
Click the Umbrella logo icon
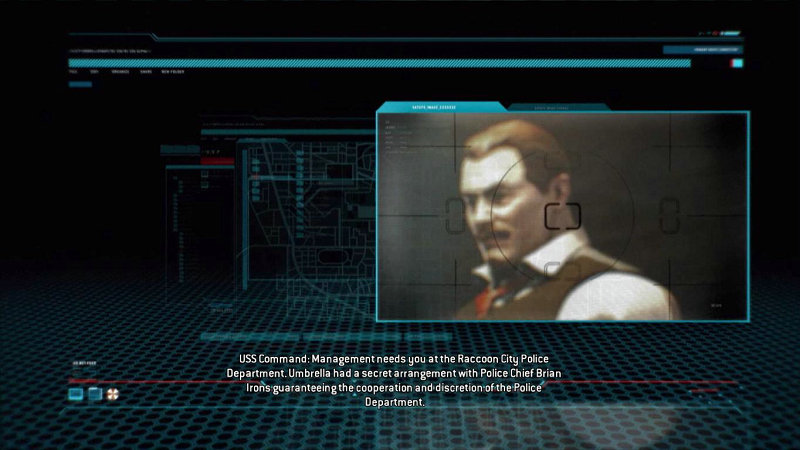click(x=111, y=394)
